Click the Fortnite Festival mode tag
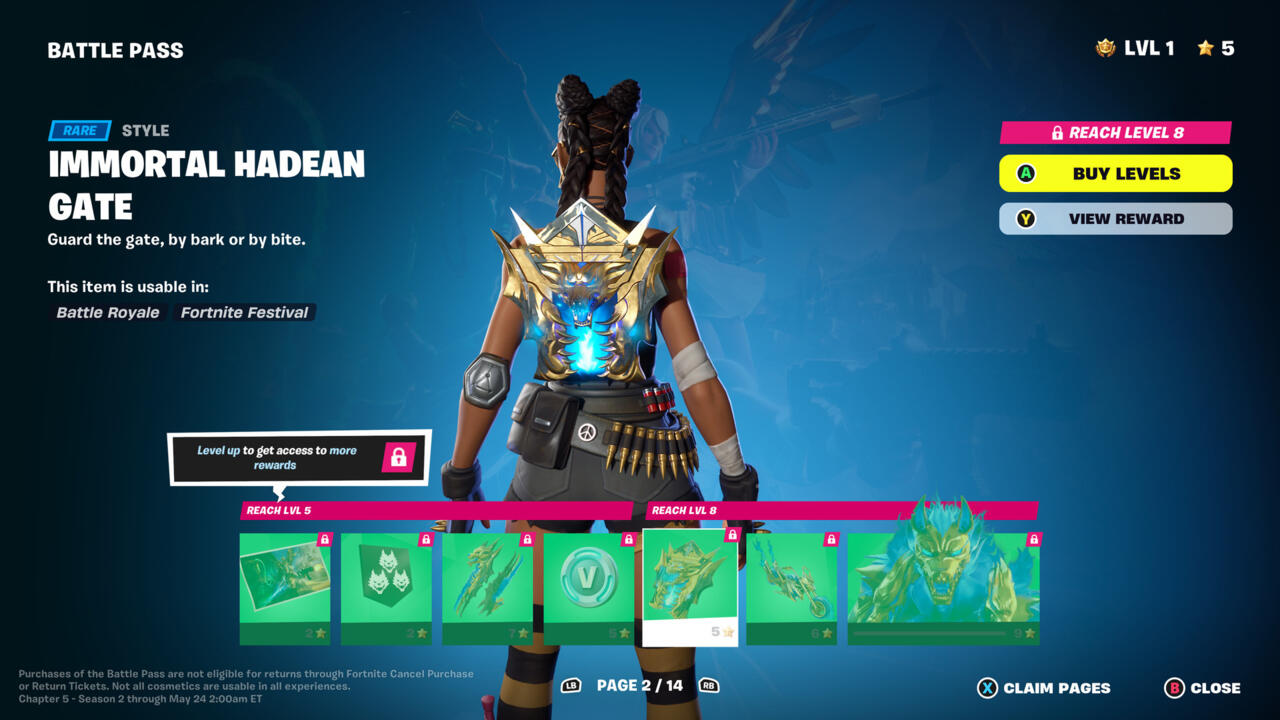Viewport: 1280px width, 720px height. [x=244, y=313]
